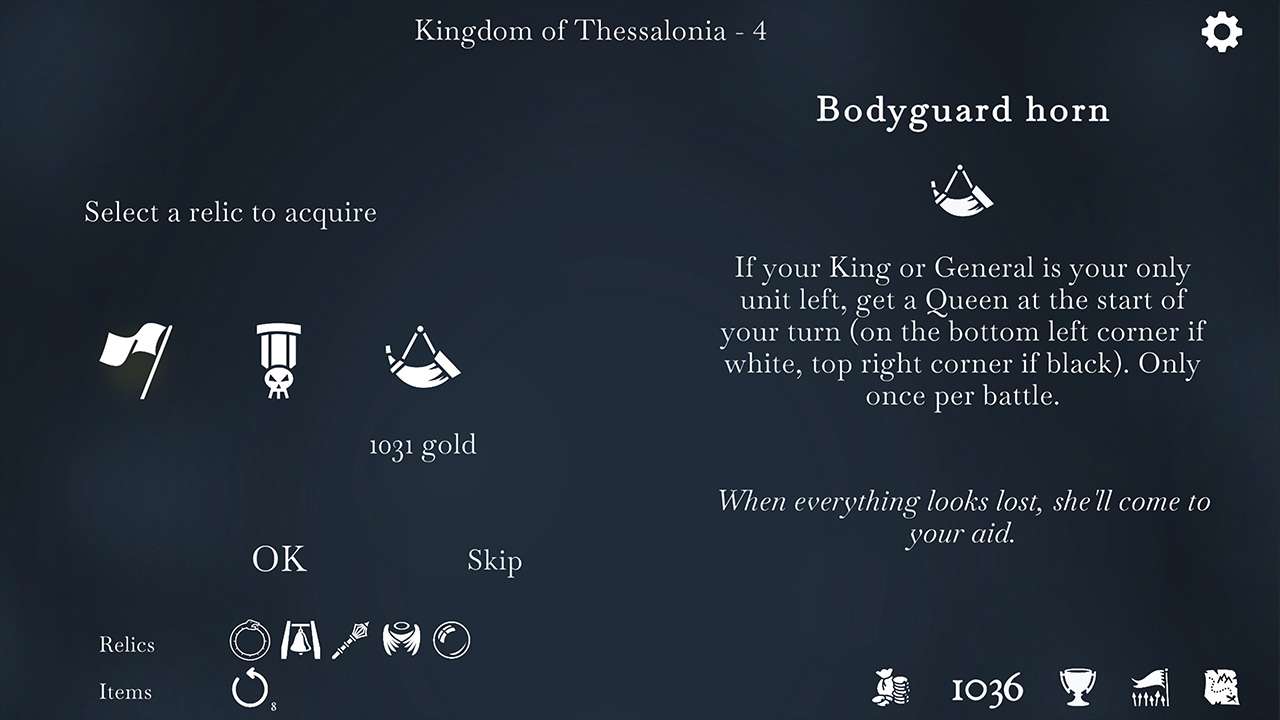Select the white flag relic option
Screen dimensions: 1280x720
pyautogui.click(x=136, y=362)
